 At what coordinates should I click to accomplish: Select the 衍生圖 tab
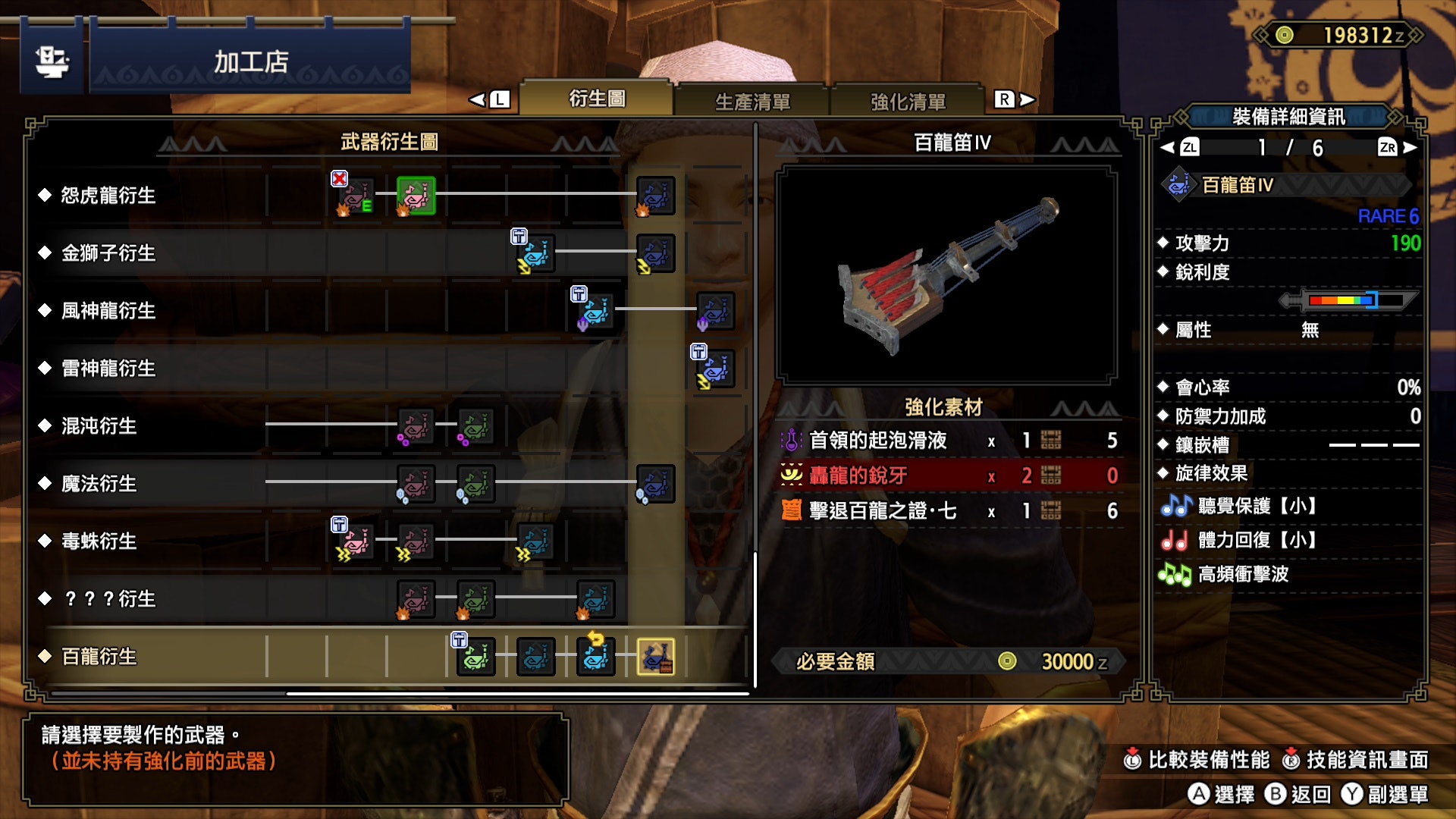[597, 99]
